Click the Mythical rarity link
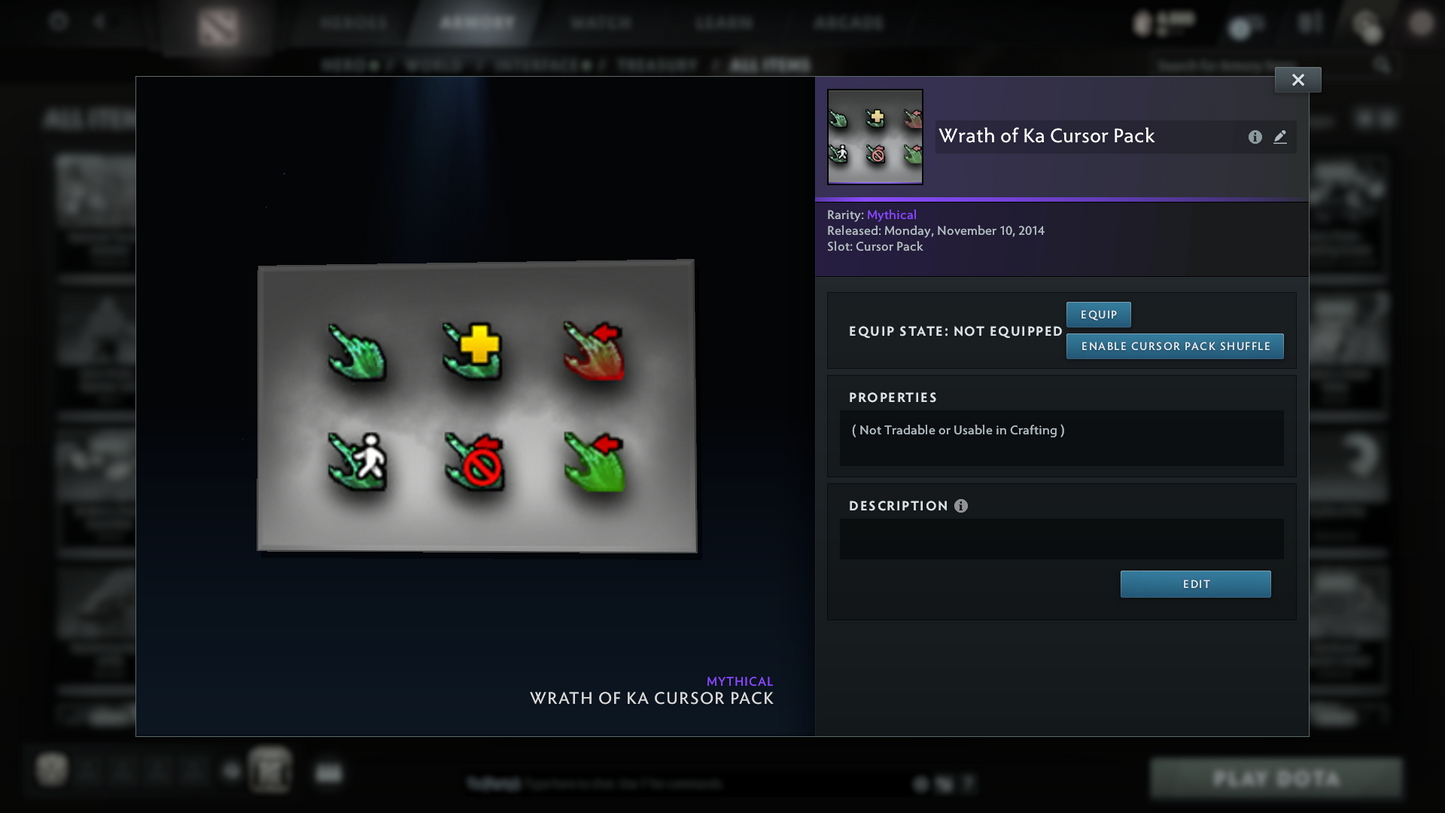 891,214
